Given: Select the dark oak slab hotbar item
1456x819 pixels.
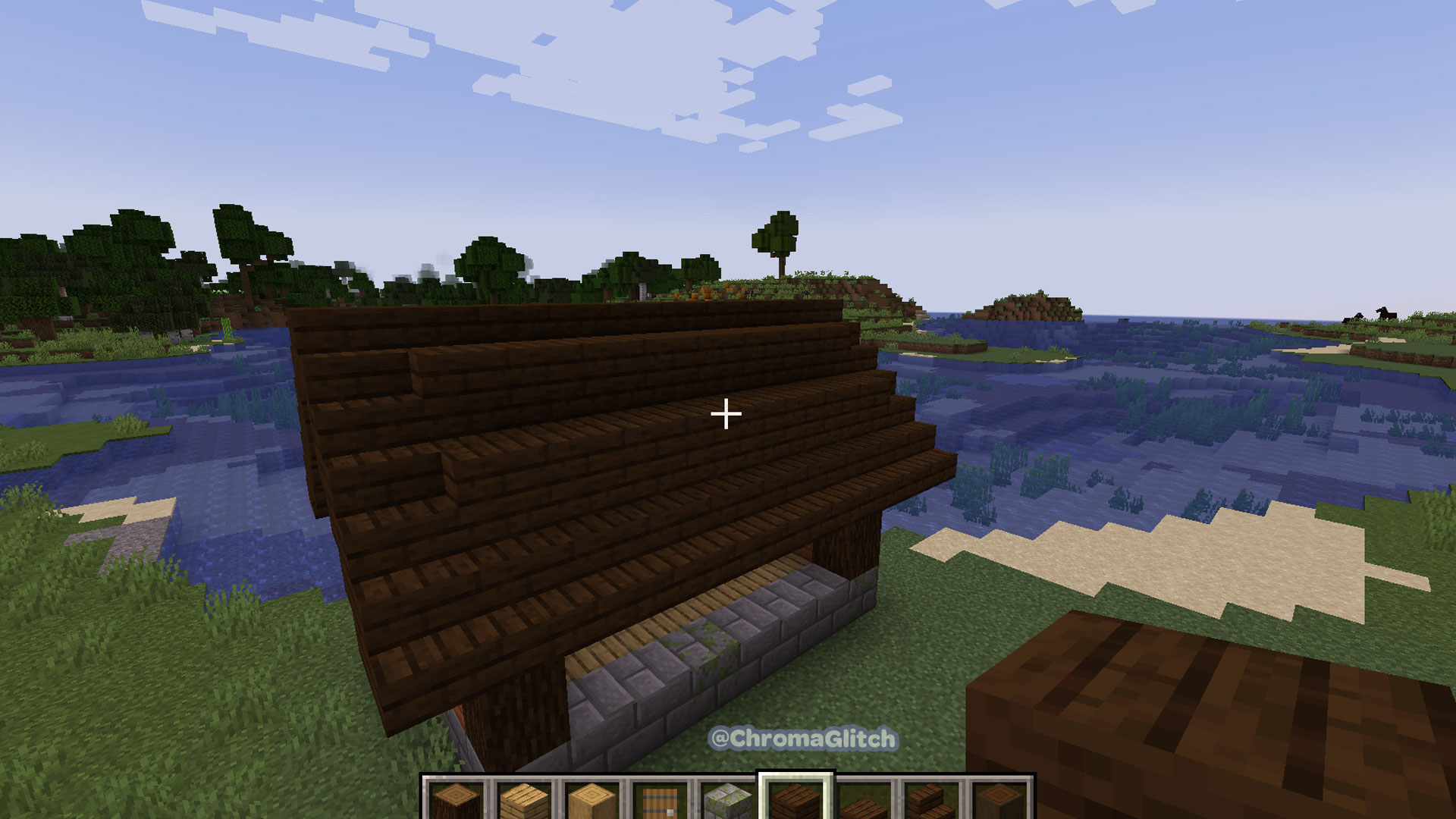Looking at the screenshot, I should (864, 802).
